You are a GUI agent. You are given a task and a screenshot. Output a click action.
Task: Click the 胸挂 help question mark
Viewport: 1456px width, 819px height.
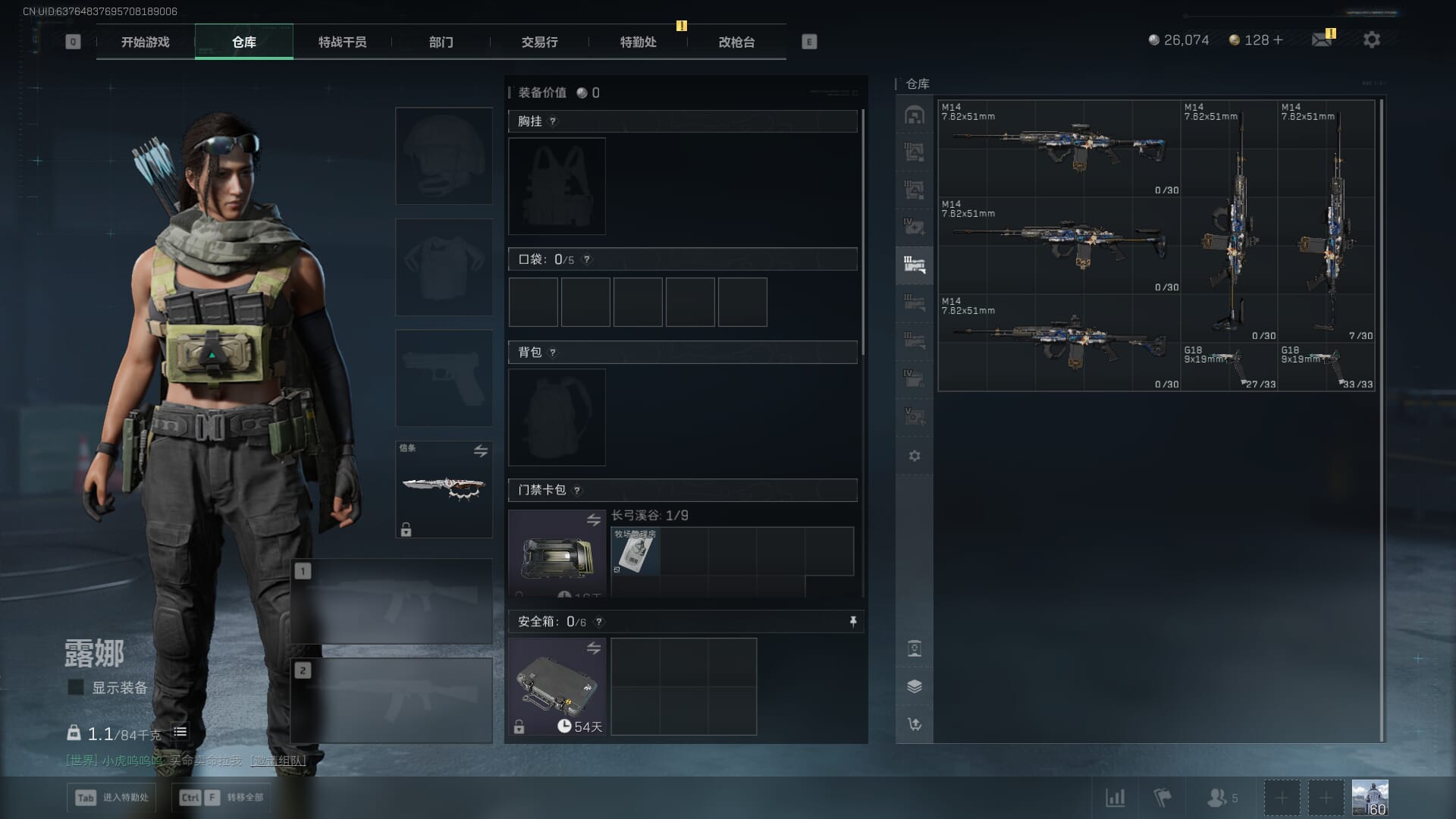[x=553, y=121]
